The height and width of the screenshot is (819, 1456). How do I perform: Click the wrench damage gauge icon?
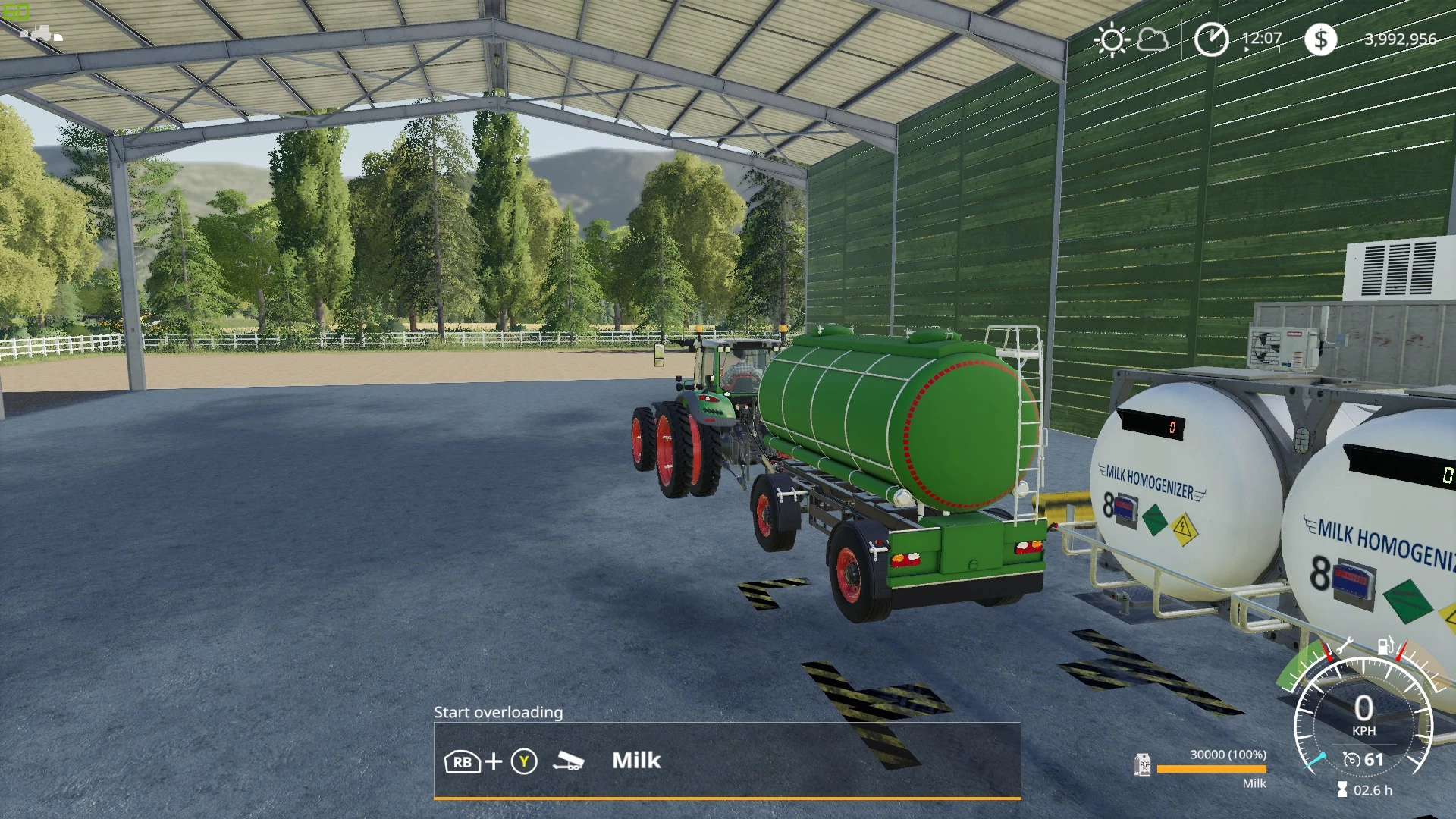tap(1343, 646)
